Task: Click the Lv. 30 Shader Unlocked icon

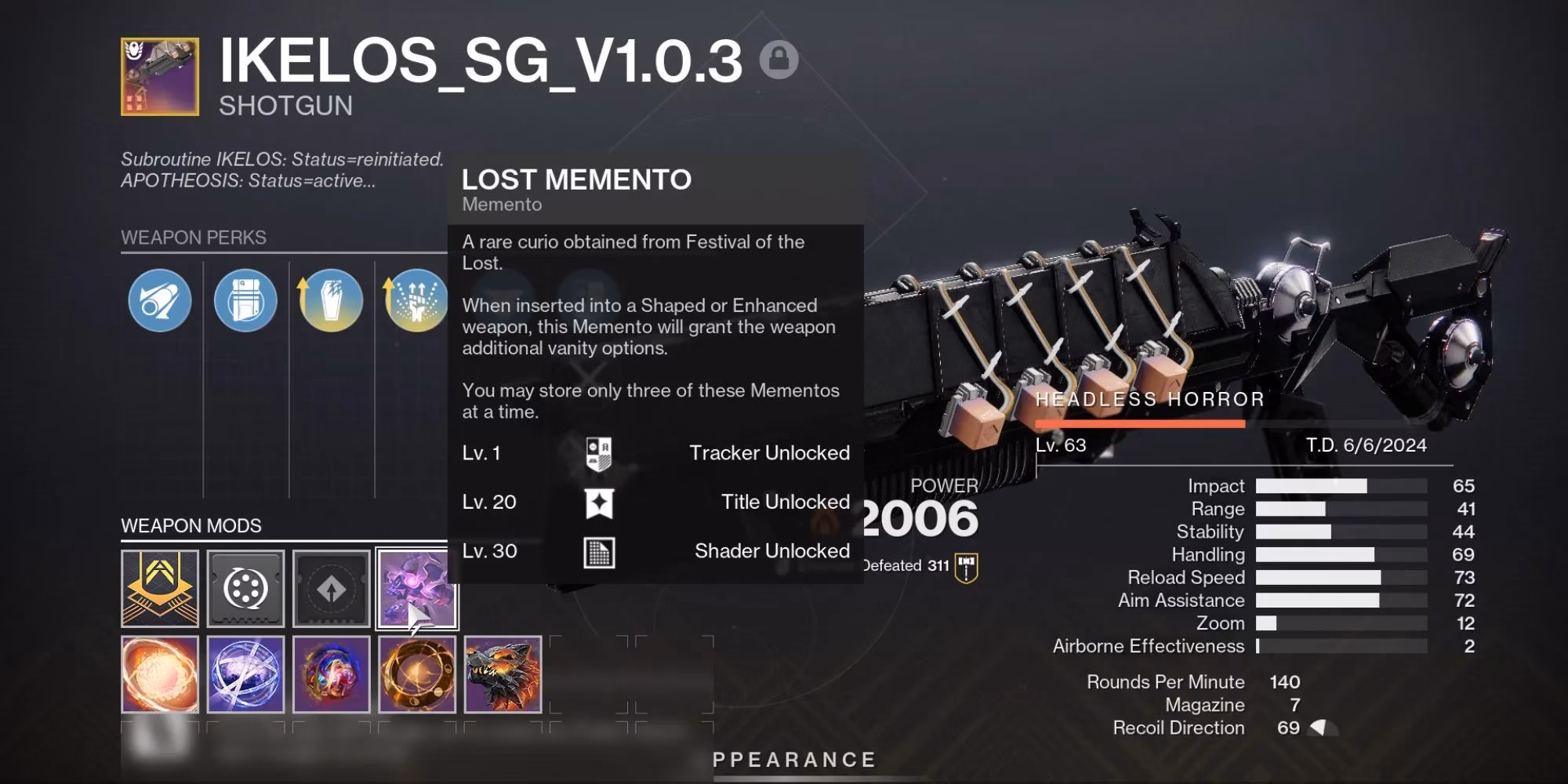Action: [597, 550]
